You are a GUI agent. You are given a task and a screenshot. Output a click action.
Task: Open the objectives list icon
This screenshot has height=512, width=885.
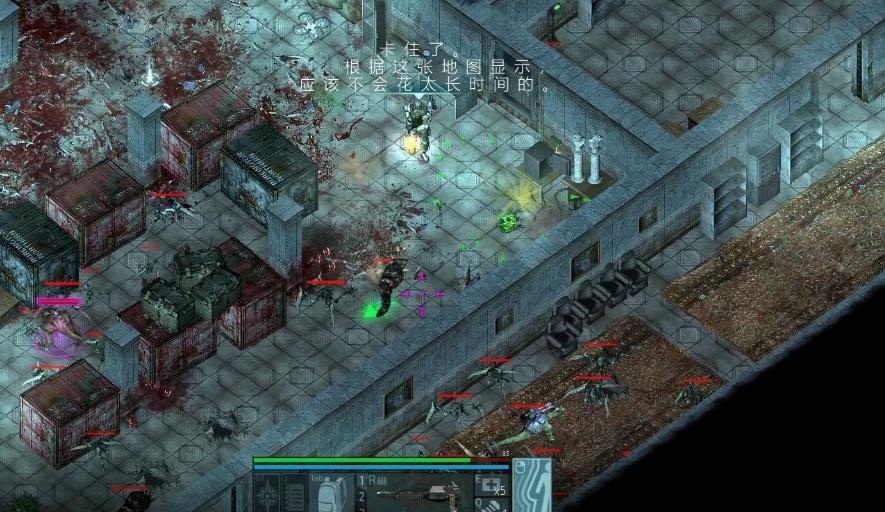click(x=296, y=494)
